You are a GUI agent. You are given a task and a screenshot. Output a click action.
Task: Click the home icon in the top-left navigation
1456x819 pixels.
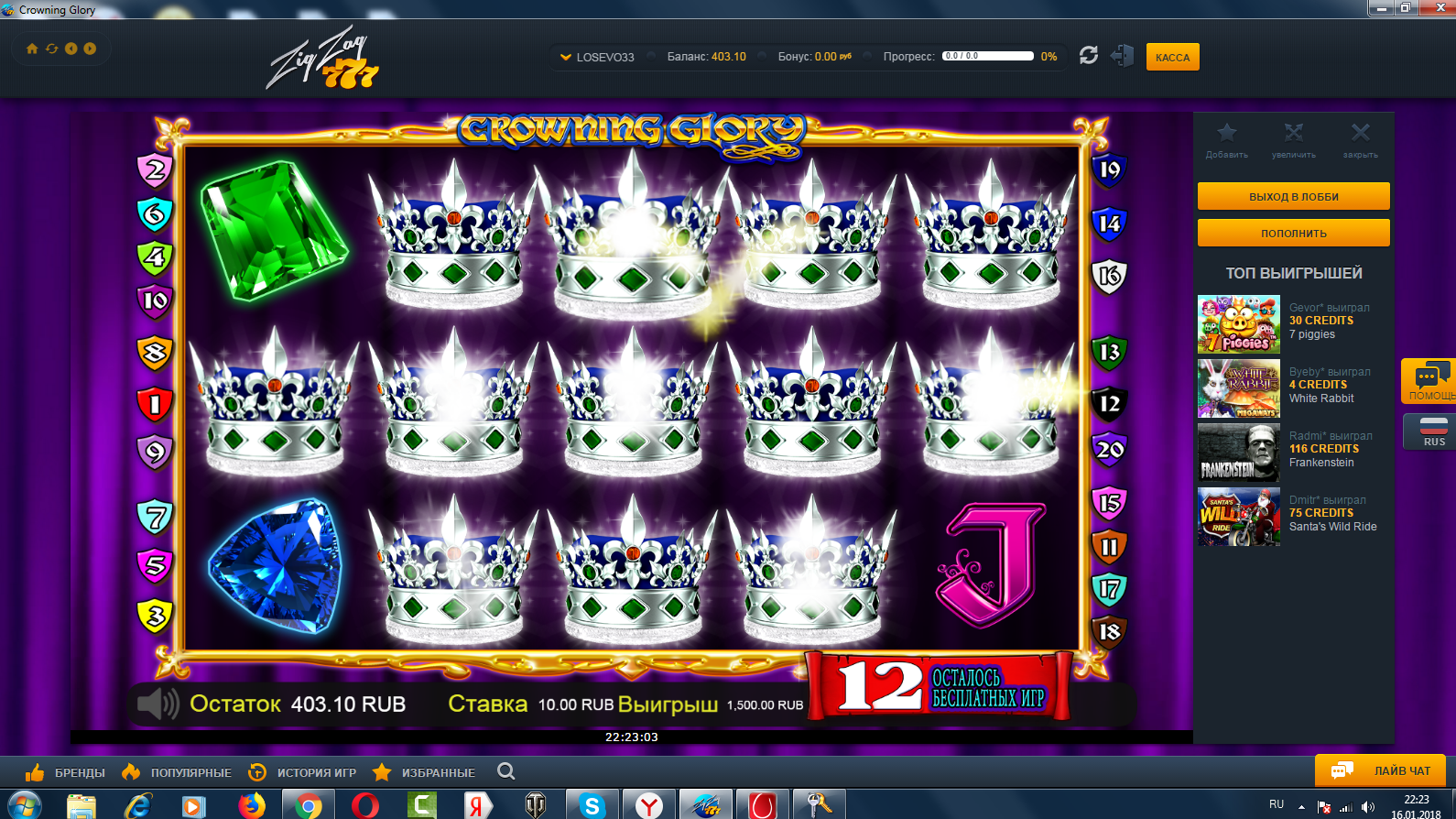(34, 49)
